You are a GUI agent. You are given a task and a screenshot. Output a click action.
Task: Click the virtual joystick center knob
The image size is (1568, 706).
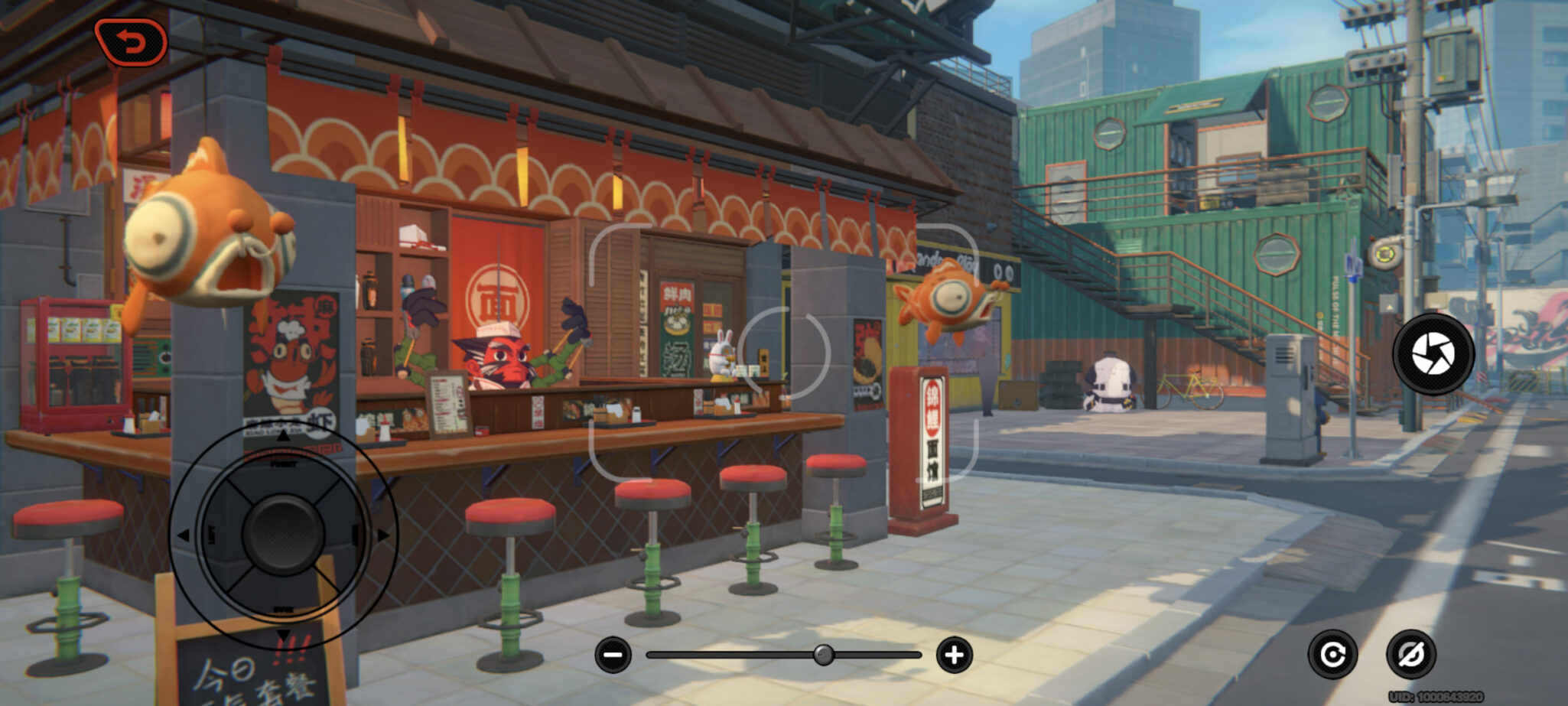(x=282, y=533)
